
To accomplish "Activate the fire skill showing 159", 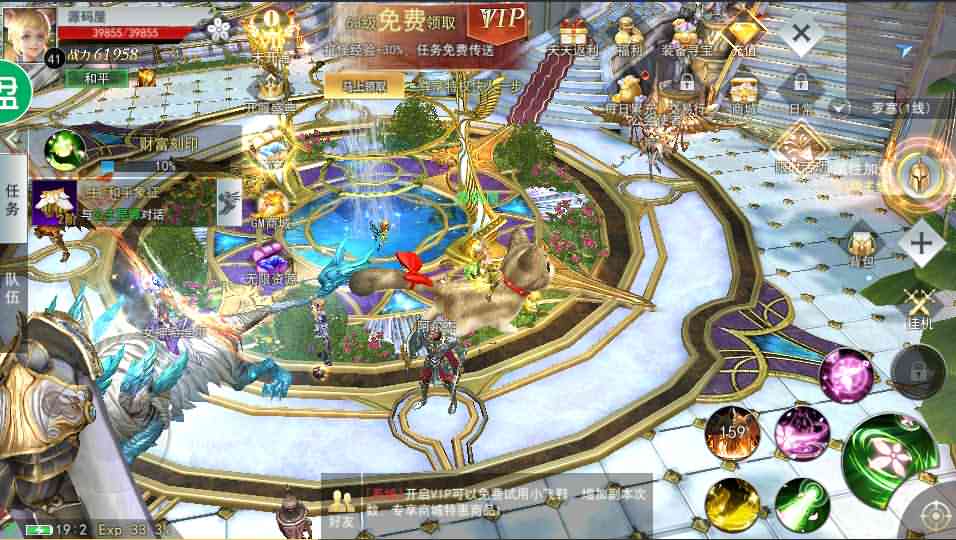I will point(733,433).
